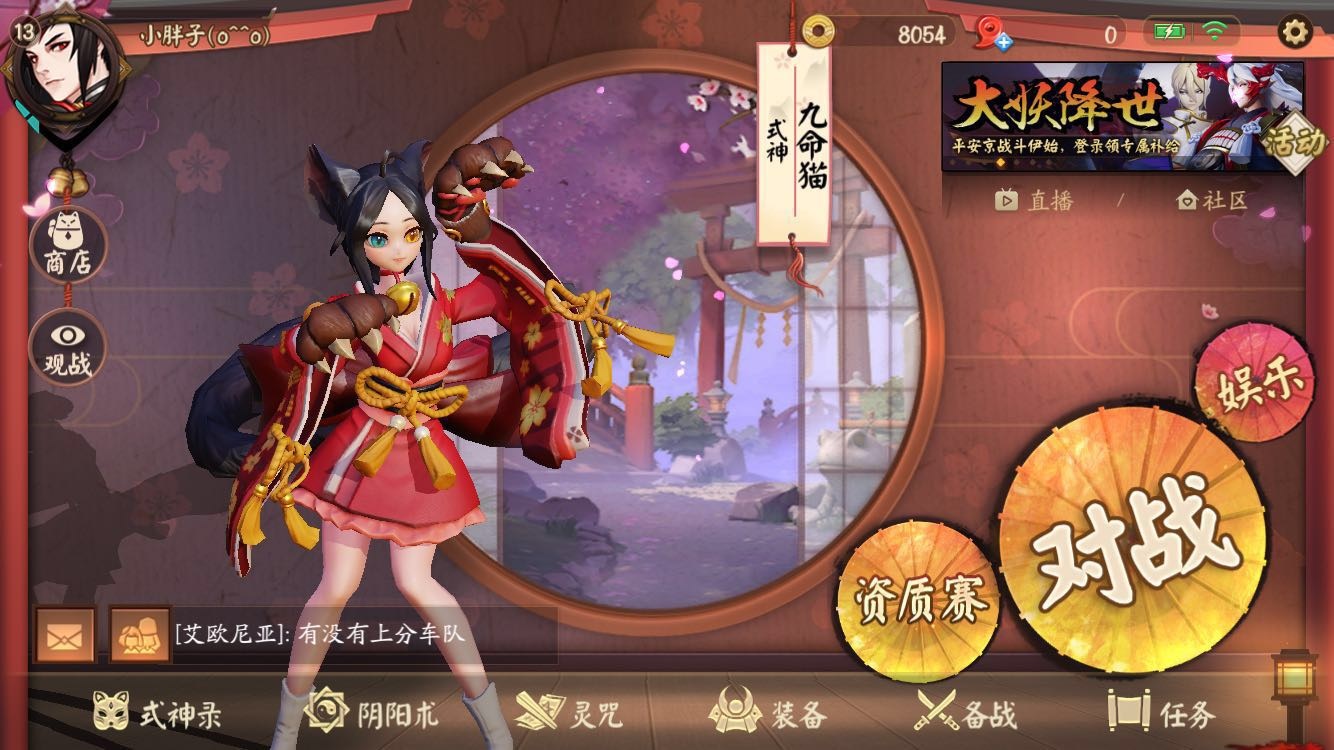
Task: Open the 阴阳术 menu
Action: 372,713
